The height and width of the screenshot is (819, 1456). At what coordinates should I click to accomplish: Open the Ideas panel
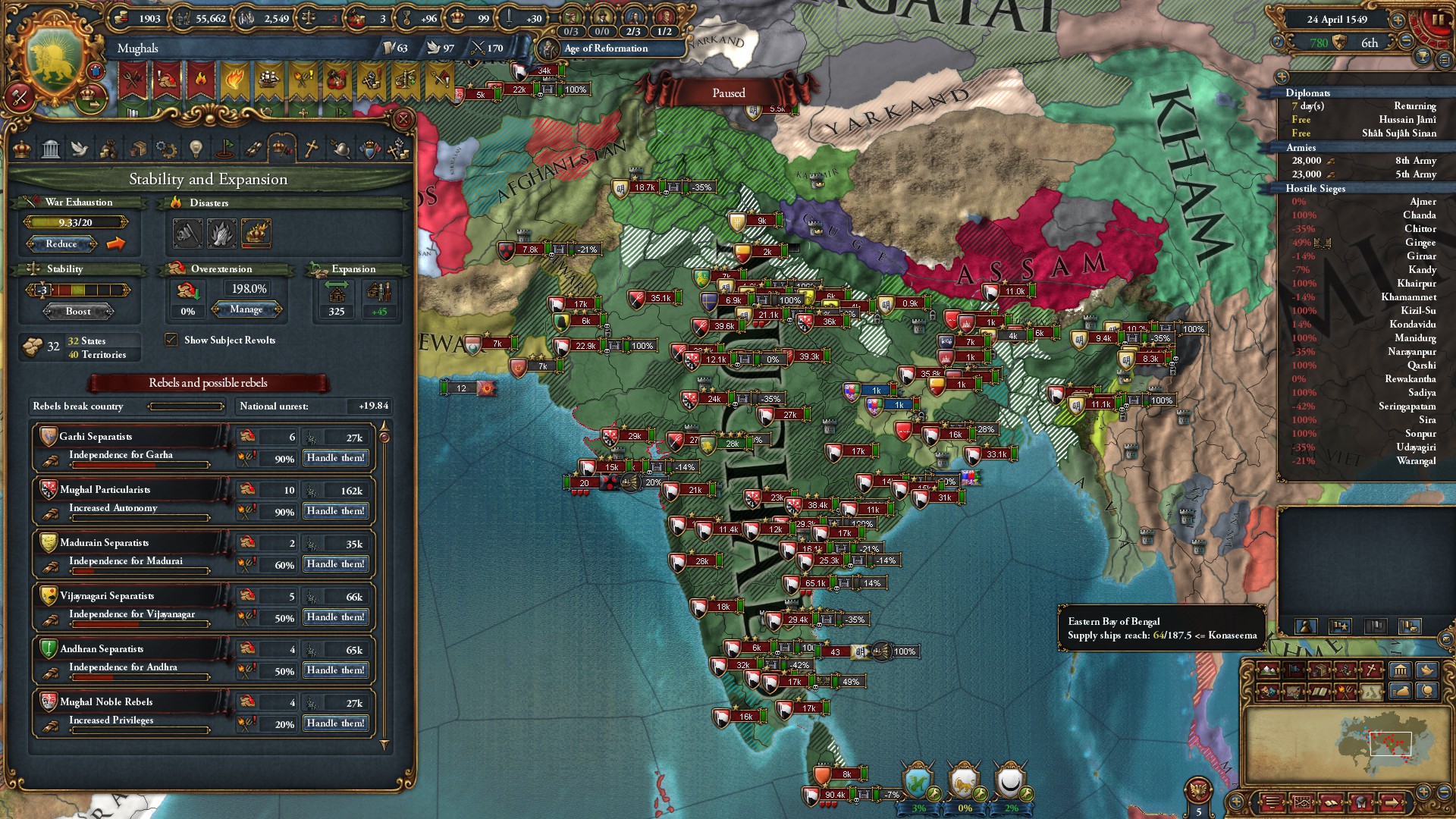coord(195,148)
